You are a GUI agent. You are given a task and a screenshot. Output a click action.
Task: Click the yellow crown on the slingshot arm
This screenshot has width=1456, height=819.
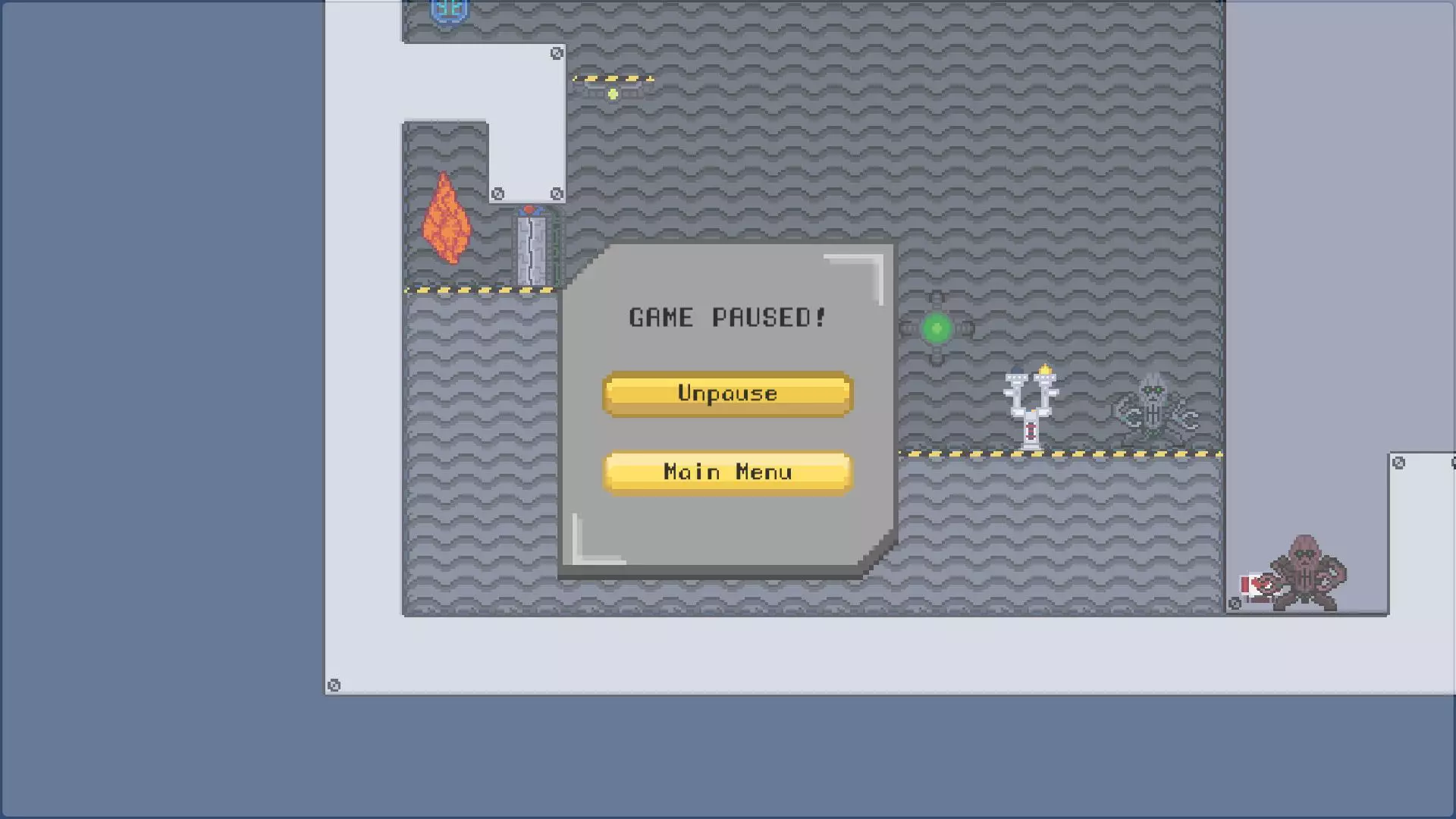(1046, 369)
